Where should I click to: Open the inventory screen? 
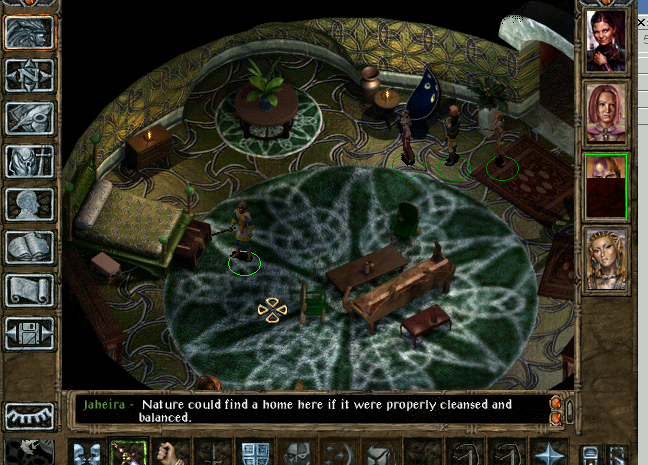tap(29, 161)
